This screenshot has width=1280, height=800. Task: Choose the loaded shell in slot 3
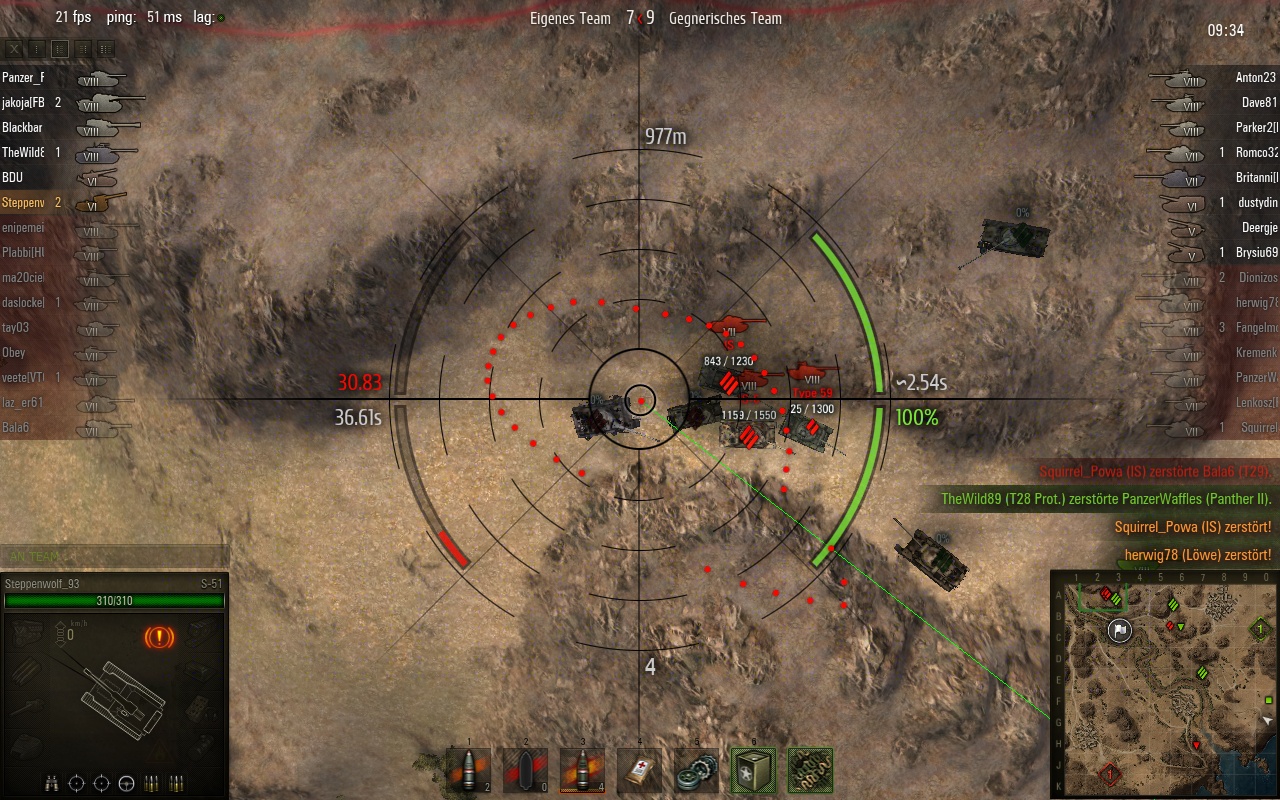(x=582, y=771)
